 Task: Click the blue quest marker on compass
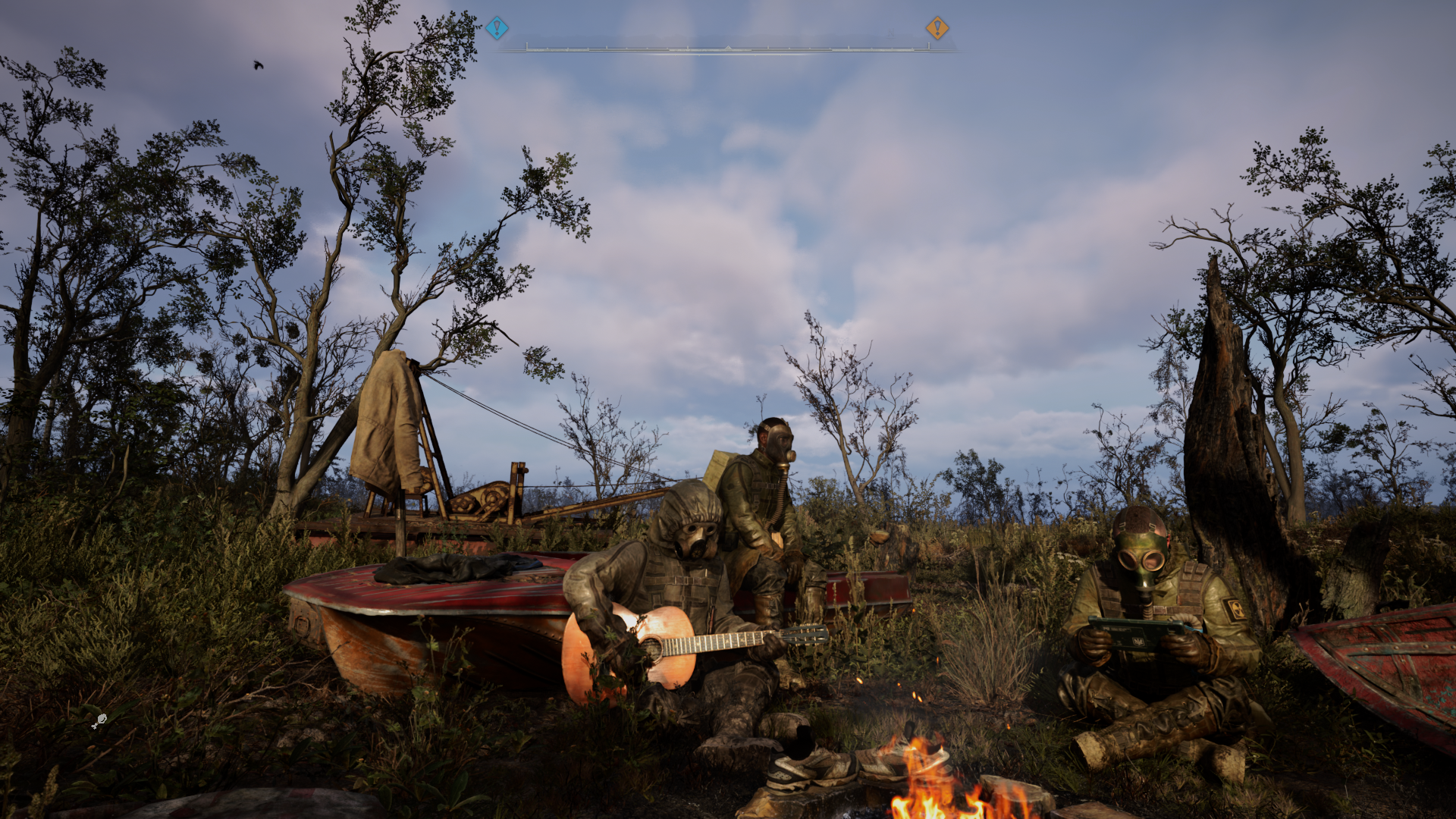coord(497,29)
